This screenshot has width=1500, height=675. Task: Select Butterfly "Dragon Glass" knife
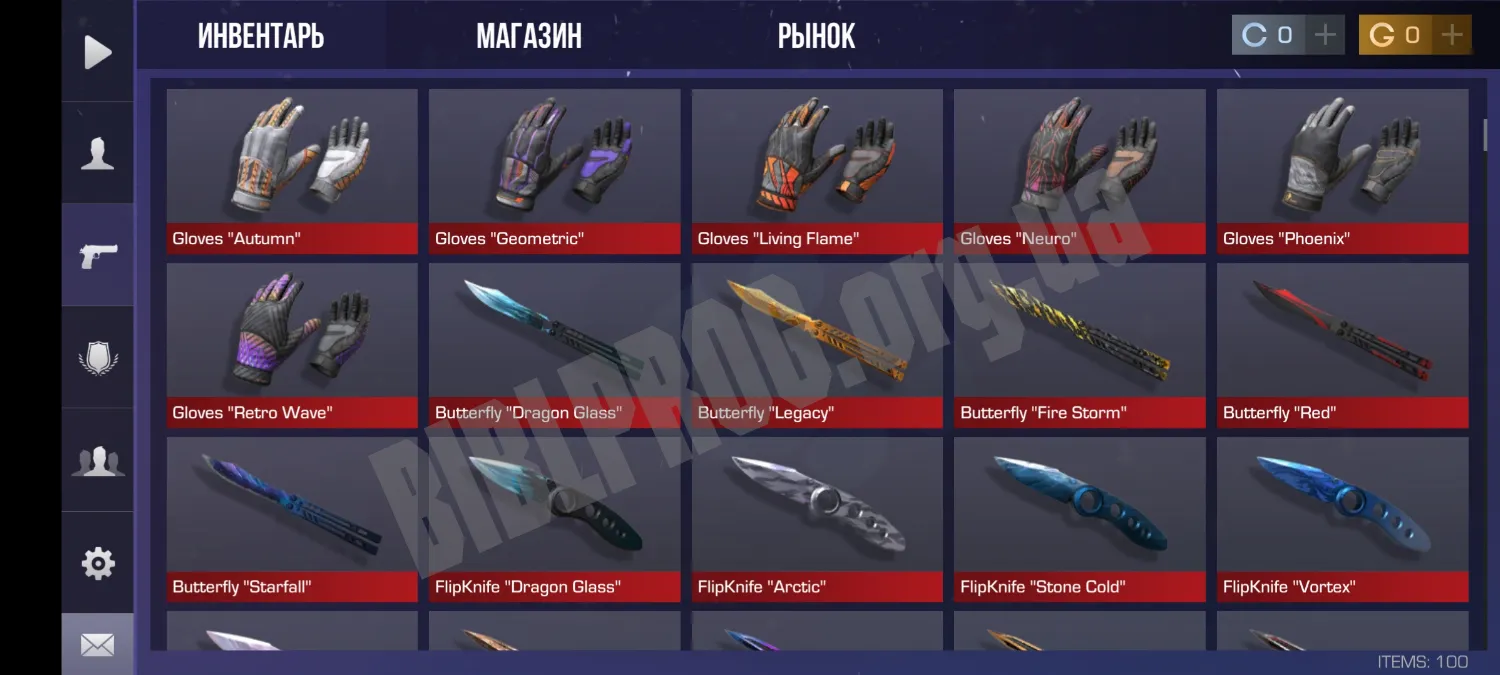pos(554,344)
